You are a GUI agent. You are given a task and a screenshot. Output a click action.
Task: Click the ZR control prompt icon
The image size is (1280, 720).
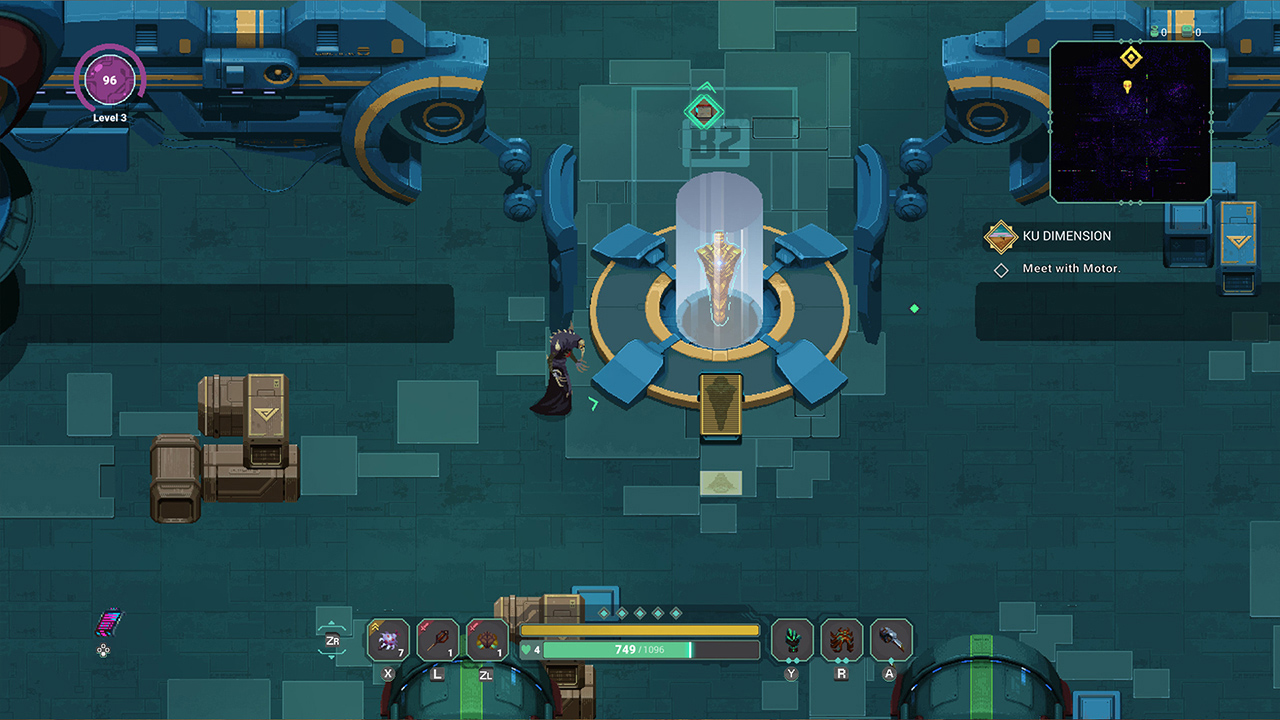(332, 642)
